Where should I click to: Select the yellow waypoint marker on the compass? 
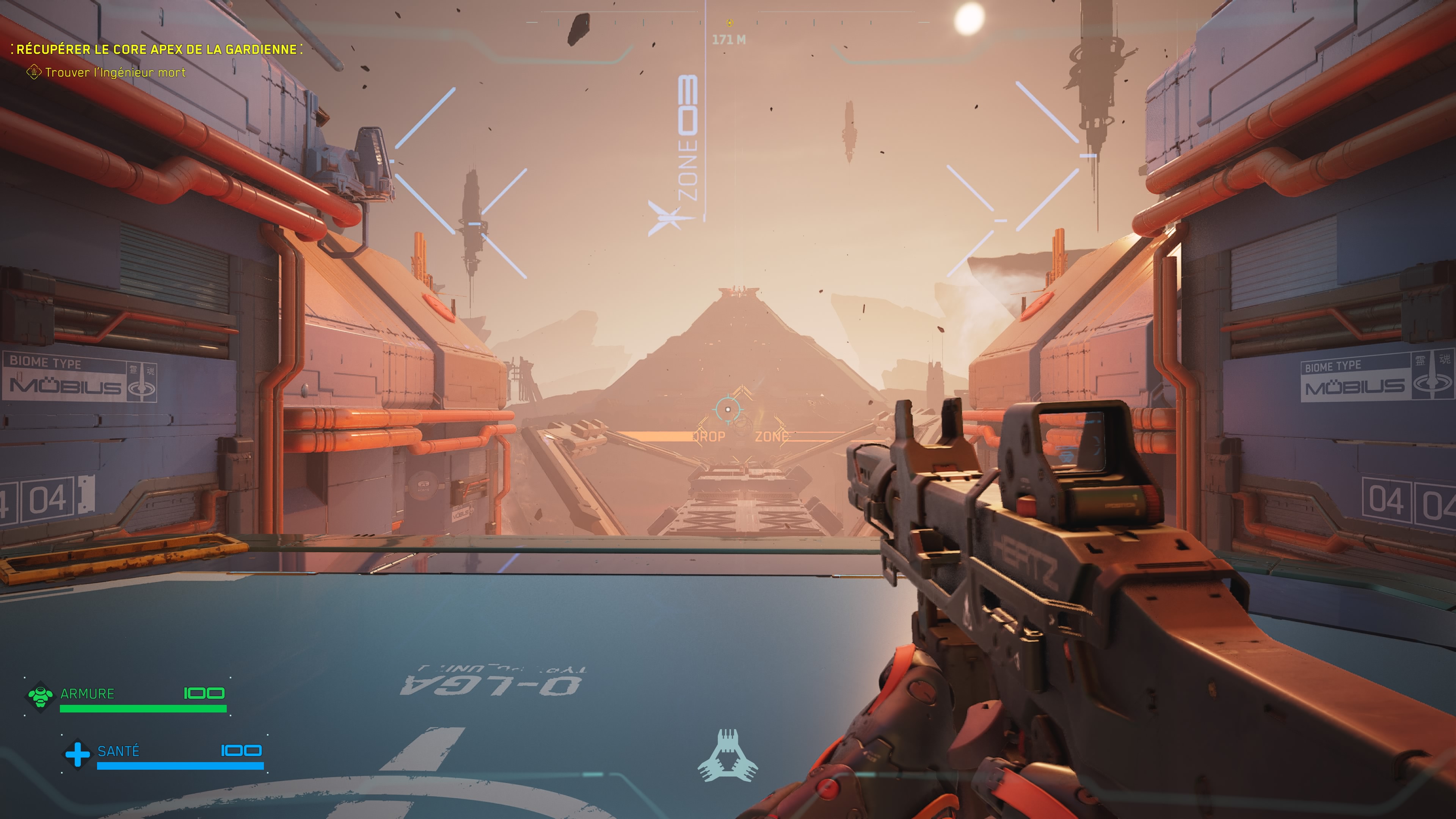coord(729,23)
